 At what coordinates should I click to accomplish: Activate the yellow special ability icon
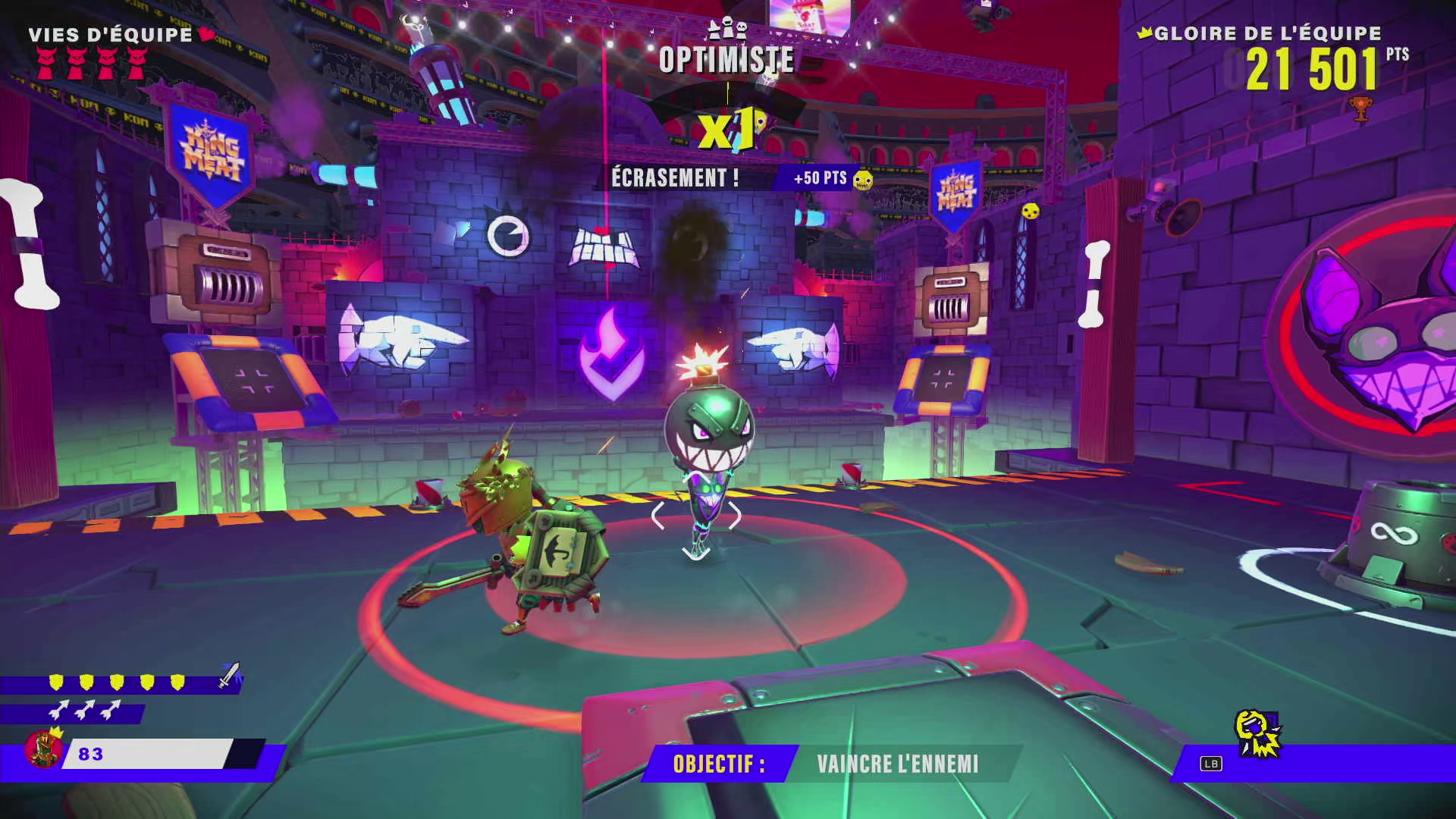click(1257, 733)
